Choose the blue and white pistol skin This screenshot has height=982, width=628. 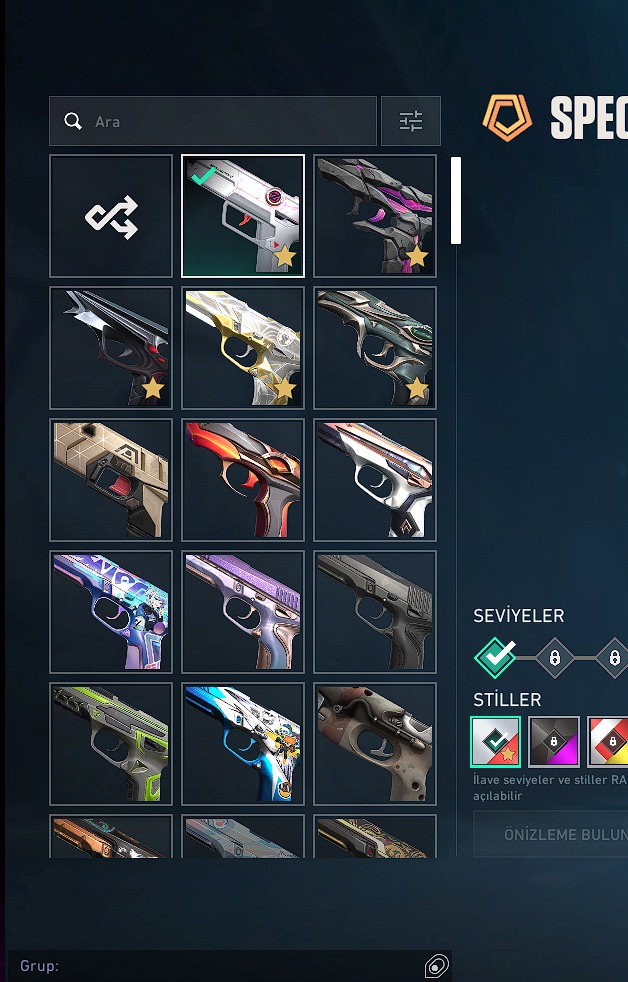tap(243, 744)
